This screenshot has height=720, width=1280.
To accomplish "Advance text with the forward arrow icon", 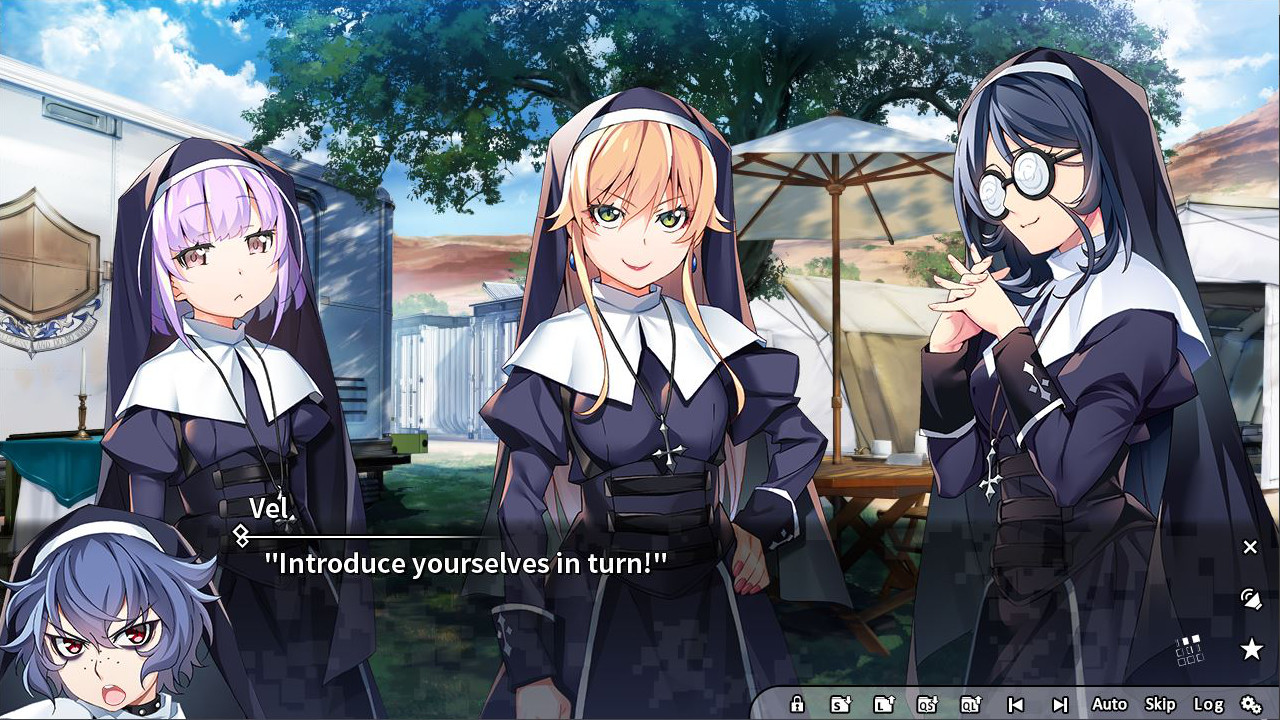I will (1062, 704).
